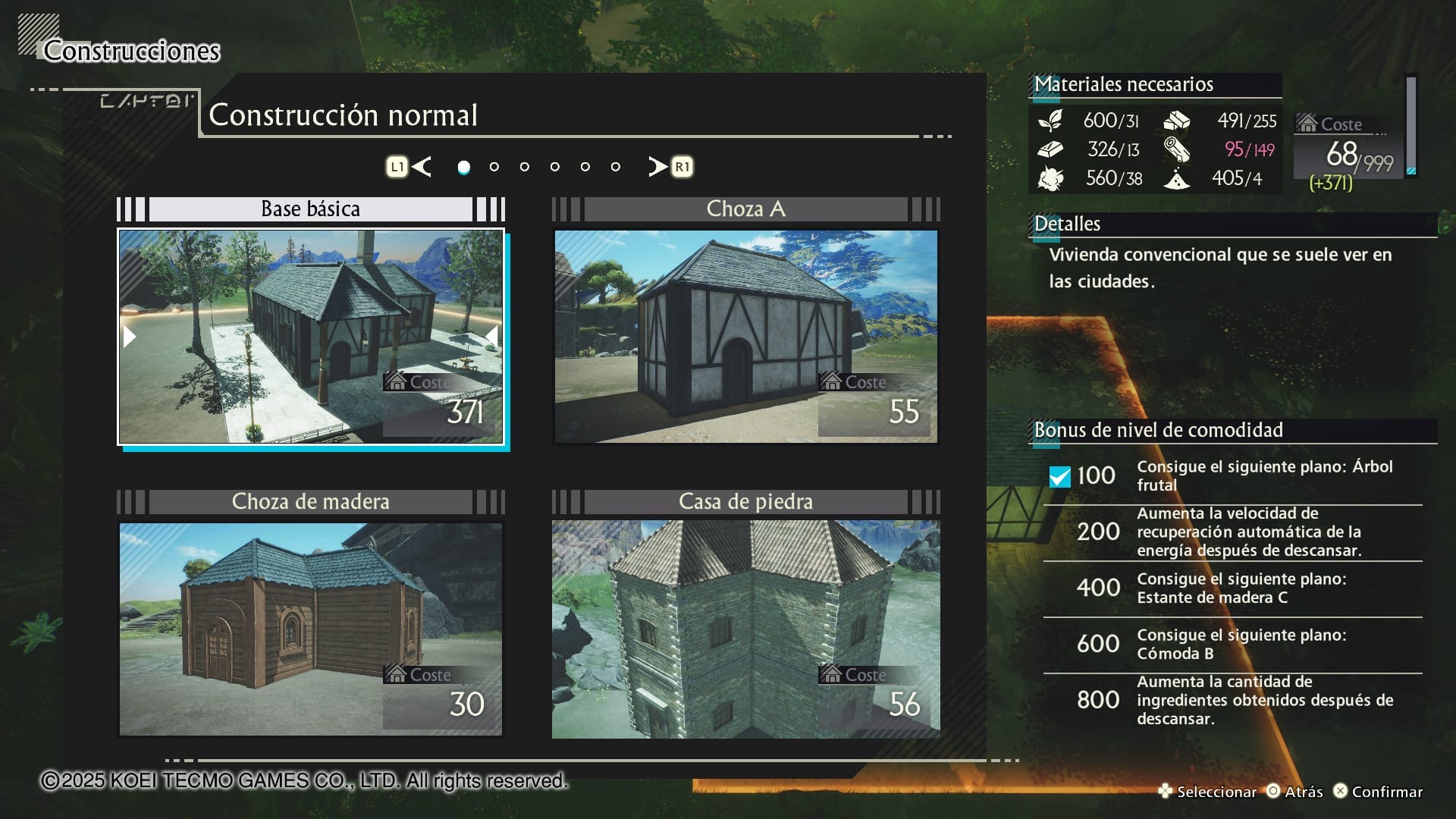This screenshot has width=1456, height=819.
Task: Click the comfort level 100 bonus checkbox
Action: 1059,476
